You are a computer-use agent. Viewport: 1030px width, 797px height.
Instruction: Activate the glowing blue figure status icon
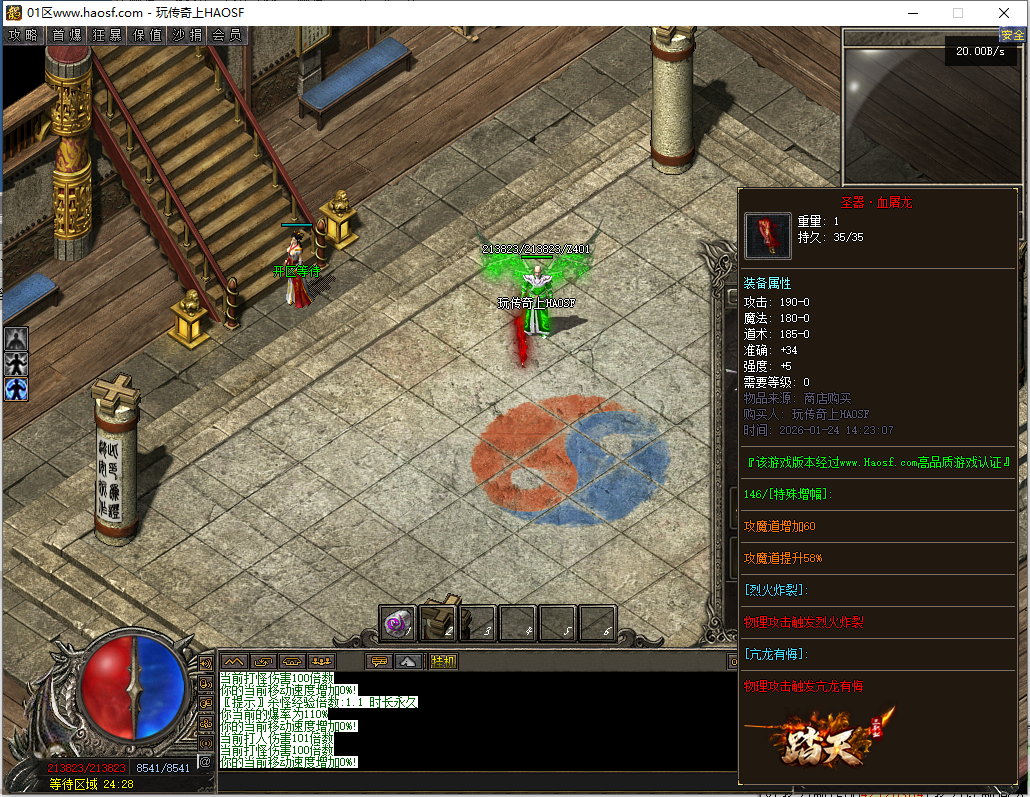pos(16,389)
